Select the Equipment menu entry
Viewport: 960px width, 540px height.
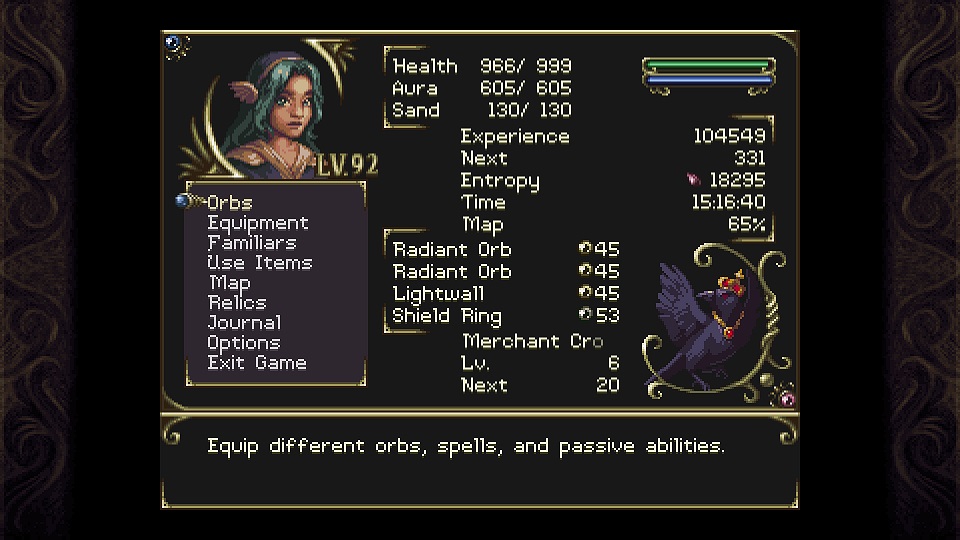258,223
